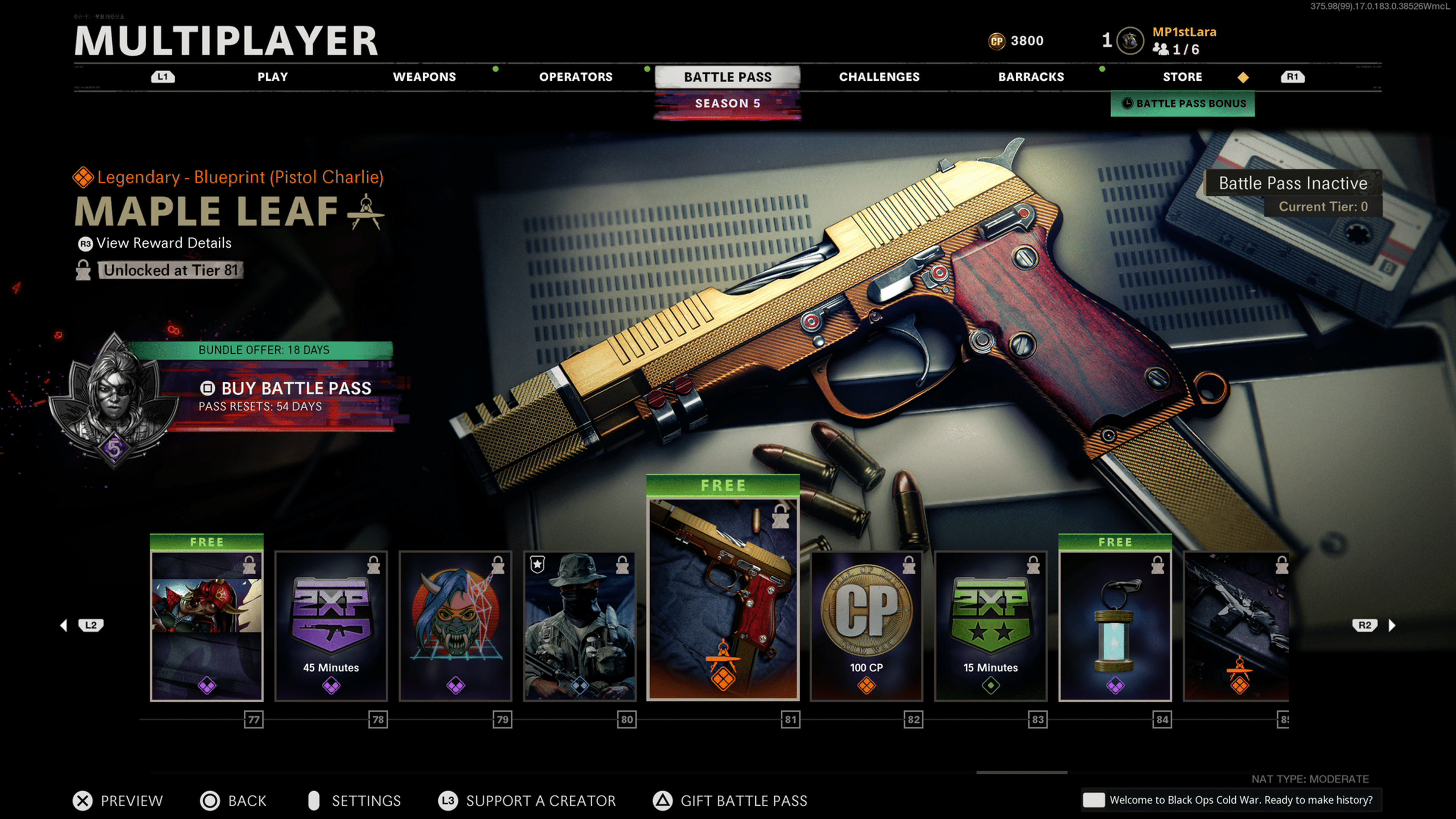Visit the Store tab
Viewport: 1456px width, 819px height.
pos(1182,77)
